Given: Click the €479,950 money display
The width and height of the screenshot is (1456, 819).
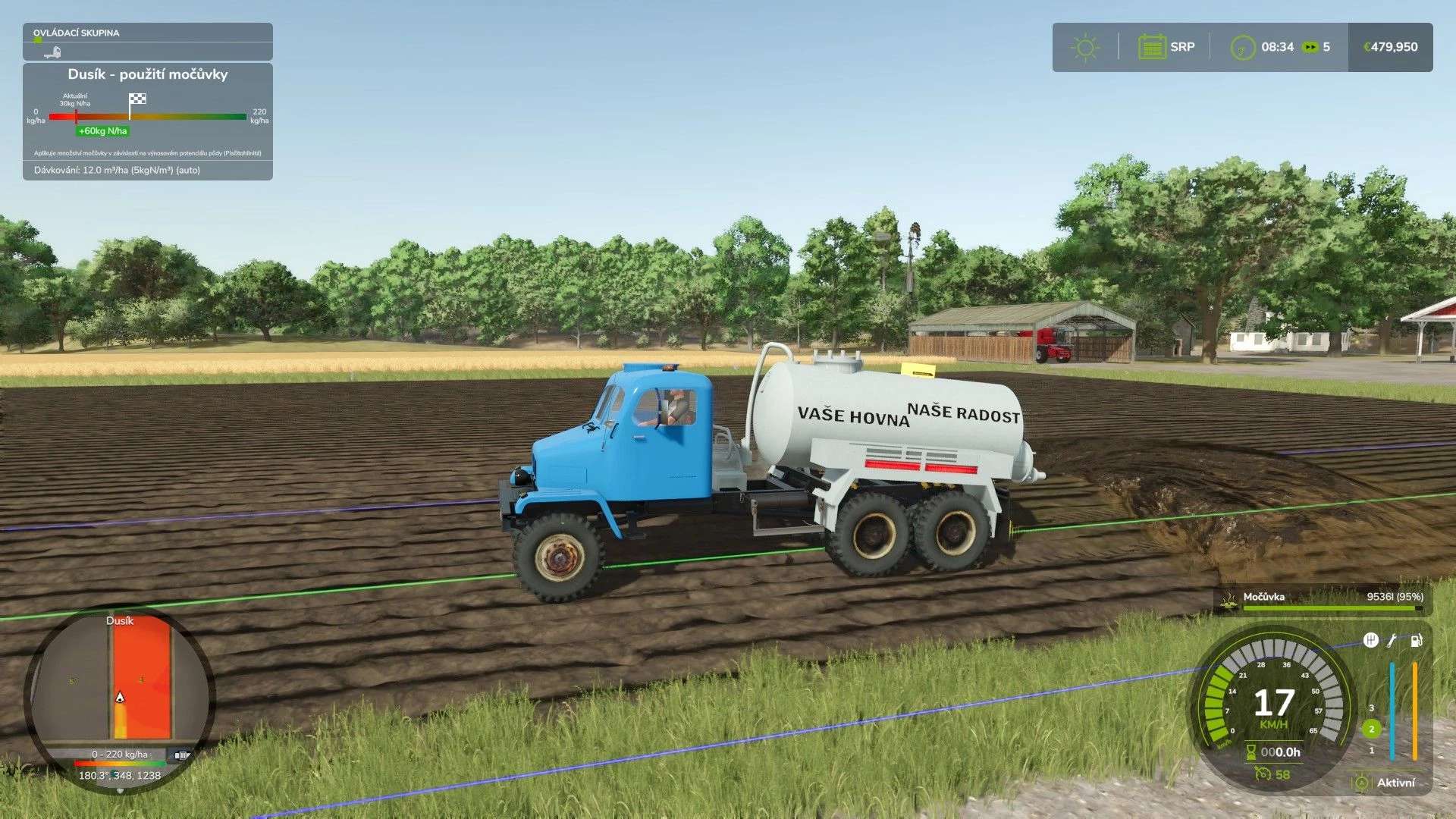Looking at the screenshot, I should (1390, 46).
